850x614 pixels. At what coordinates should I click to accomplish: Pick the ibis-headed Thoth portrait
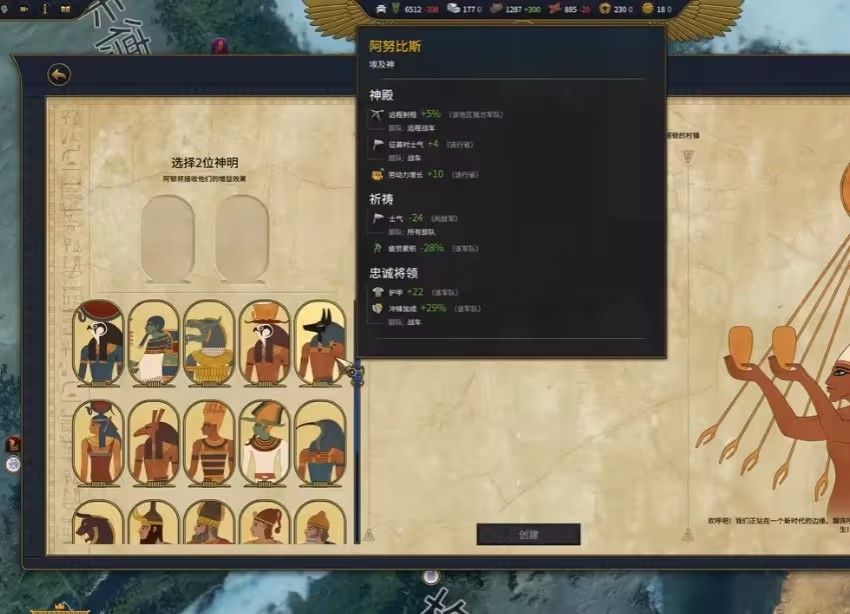(x=320, y=443)
